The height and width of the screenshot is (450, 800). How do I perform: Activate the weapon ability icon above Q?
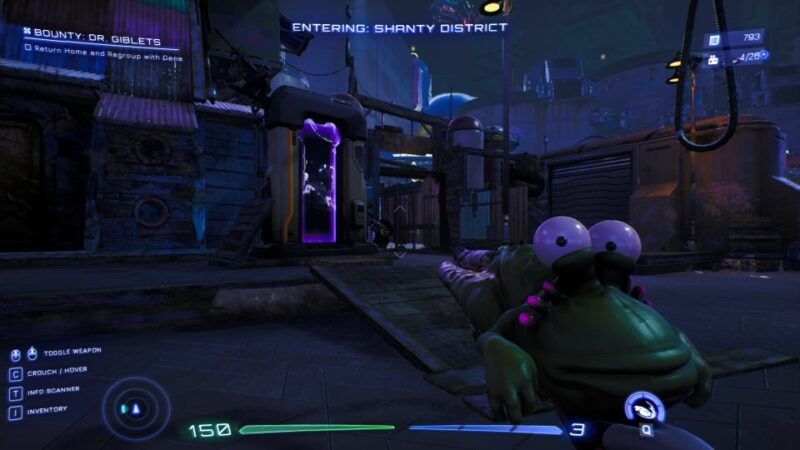645,408
